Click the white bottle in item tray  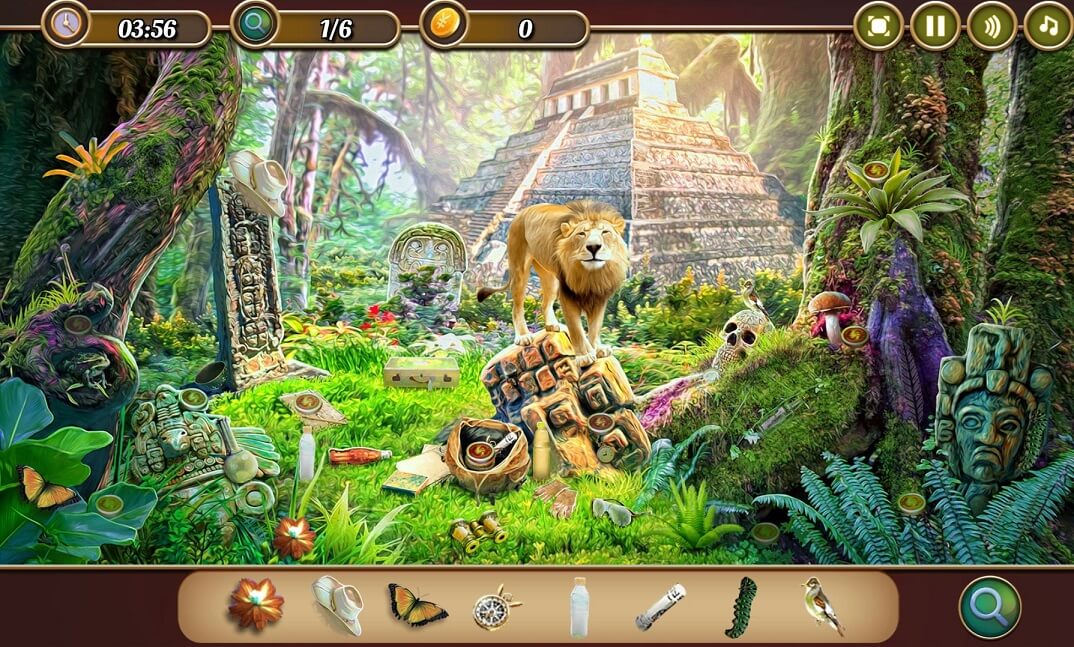(x=579, y=607)
